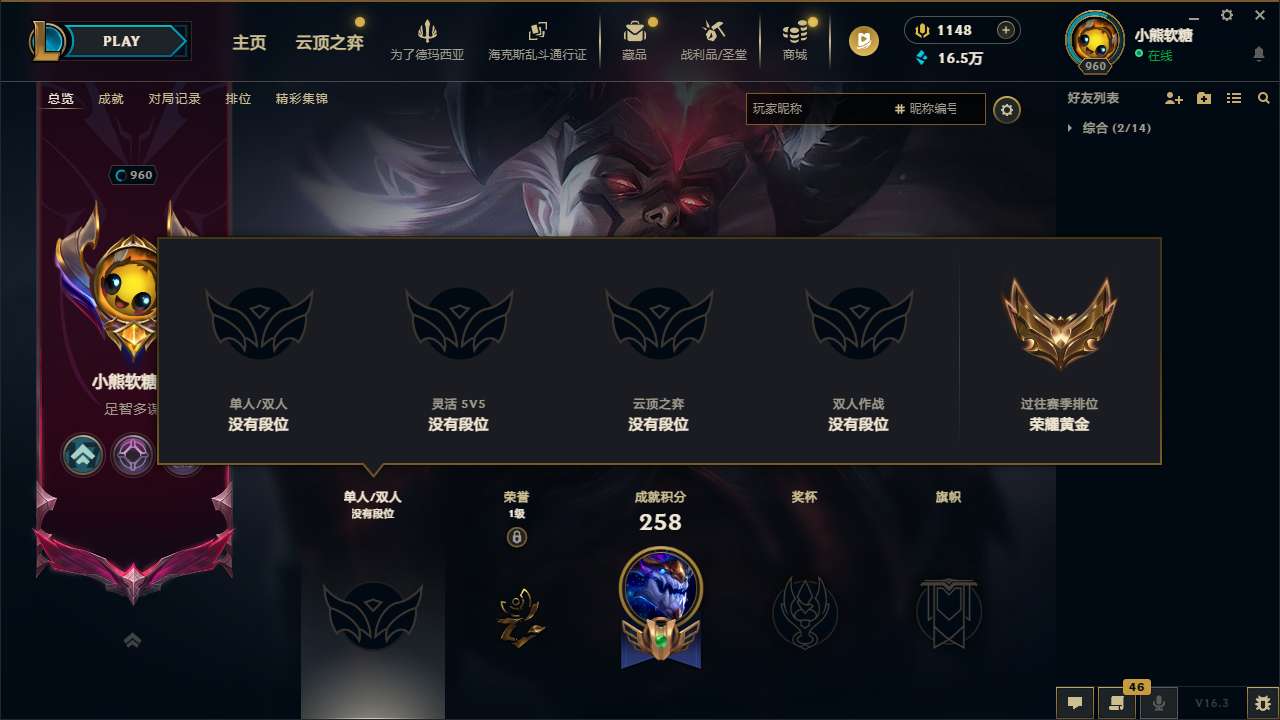The image size is (1280, 720).
Task: Click the add friend icon
Action: click(1172, 98)
